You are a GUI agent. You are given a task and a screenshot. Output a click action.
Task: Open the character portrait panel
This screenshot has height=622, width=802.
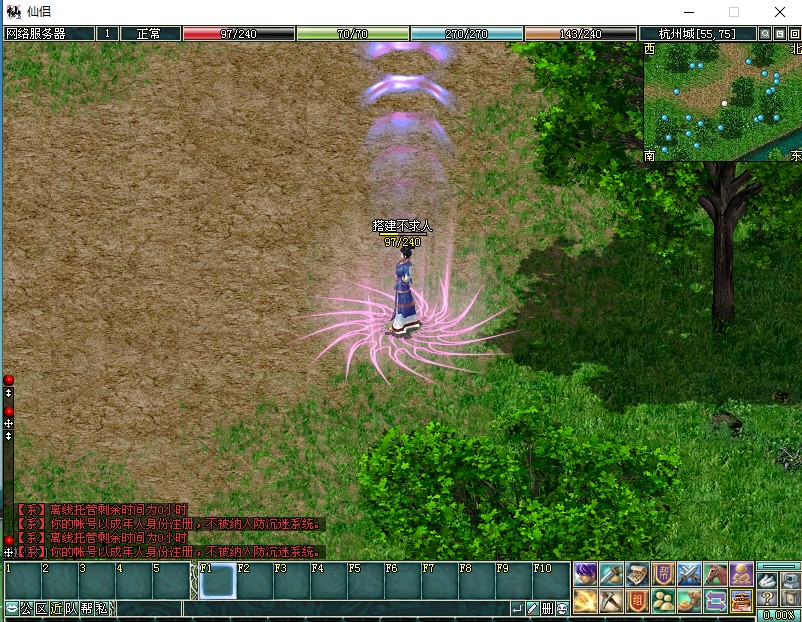click(585, 574)
